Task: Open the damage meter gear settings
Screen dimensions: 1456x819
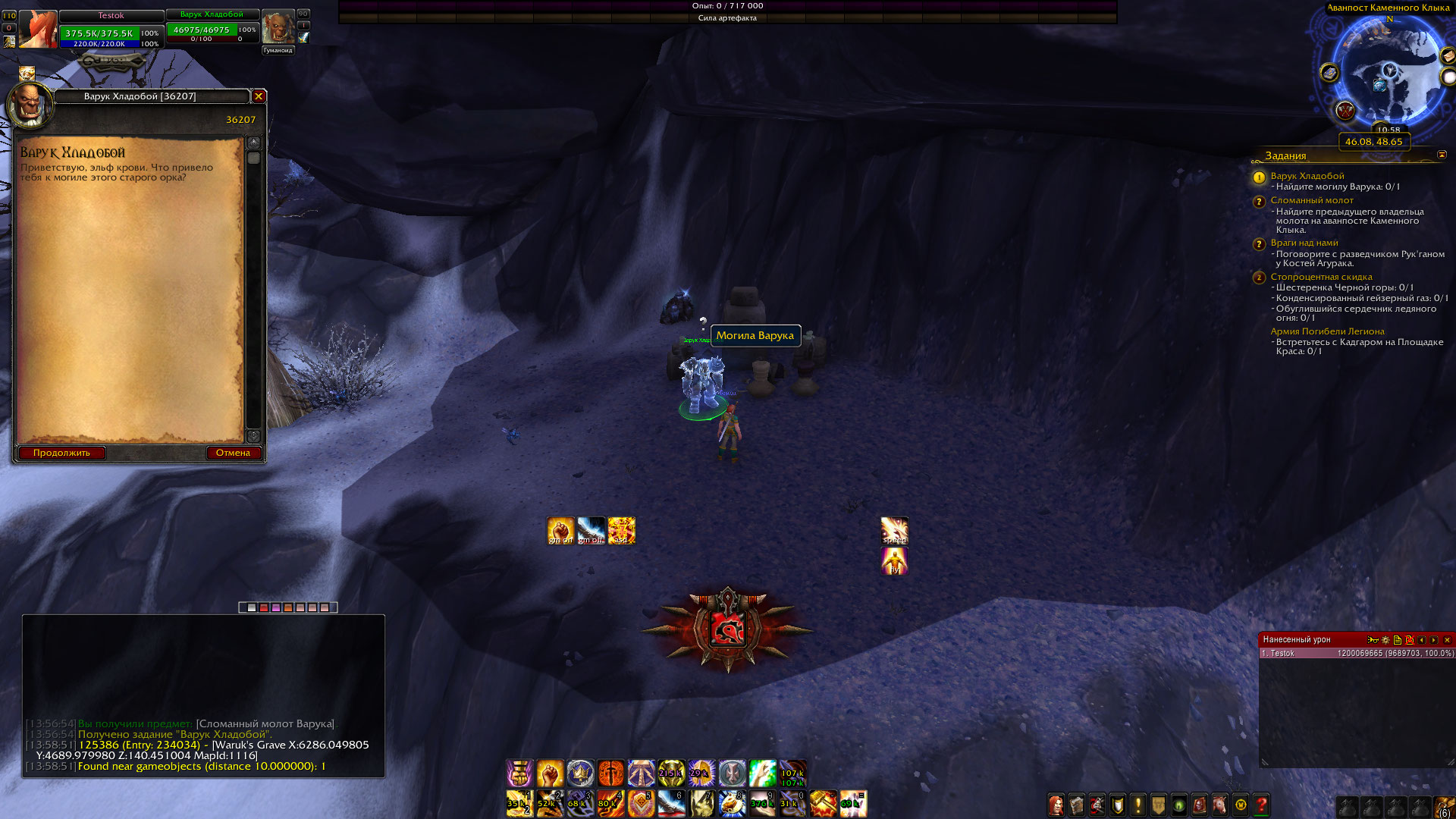Action: click(x=1385, y=640)
